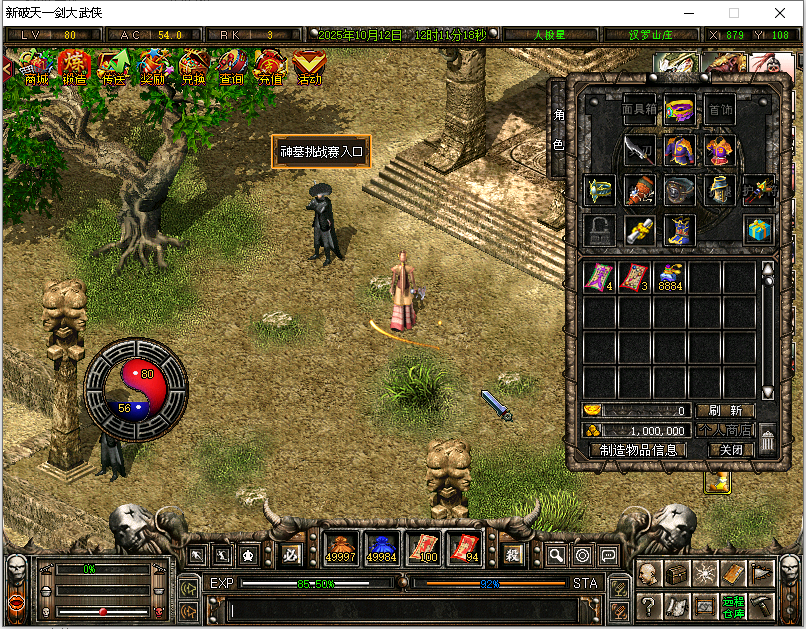Open the 充值 recharge menu

(270, 68)
